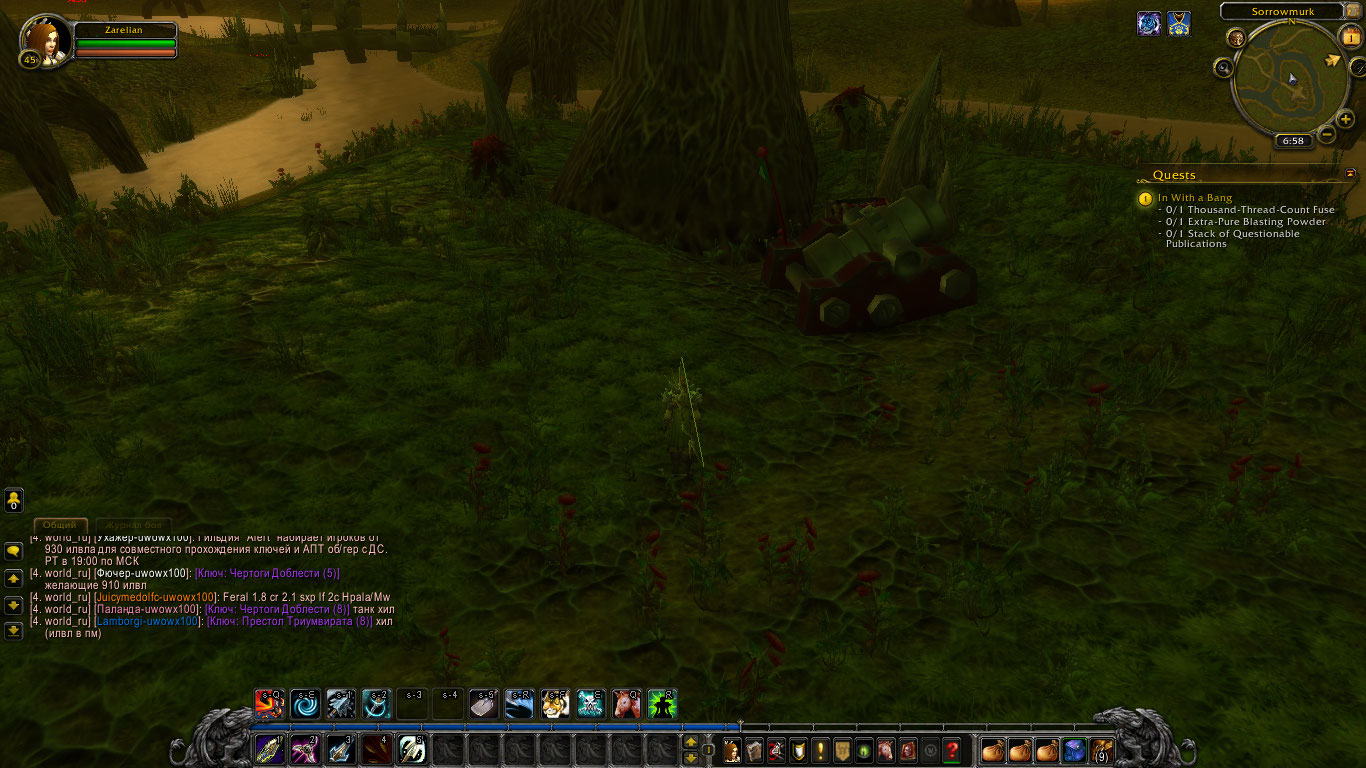The image size is (1366, 768).
Task: Open the blue gem bag slot
Action: (1074, 749)
